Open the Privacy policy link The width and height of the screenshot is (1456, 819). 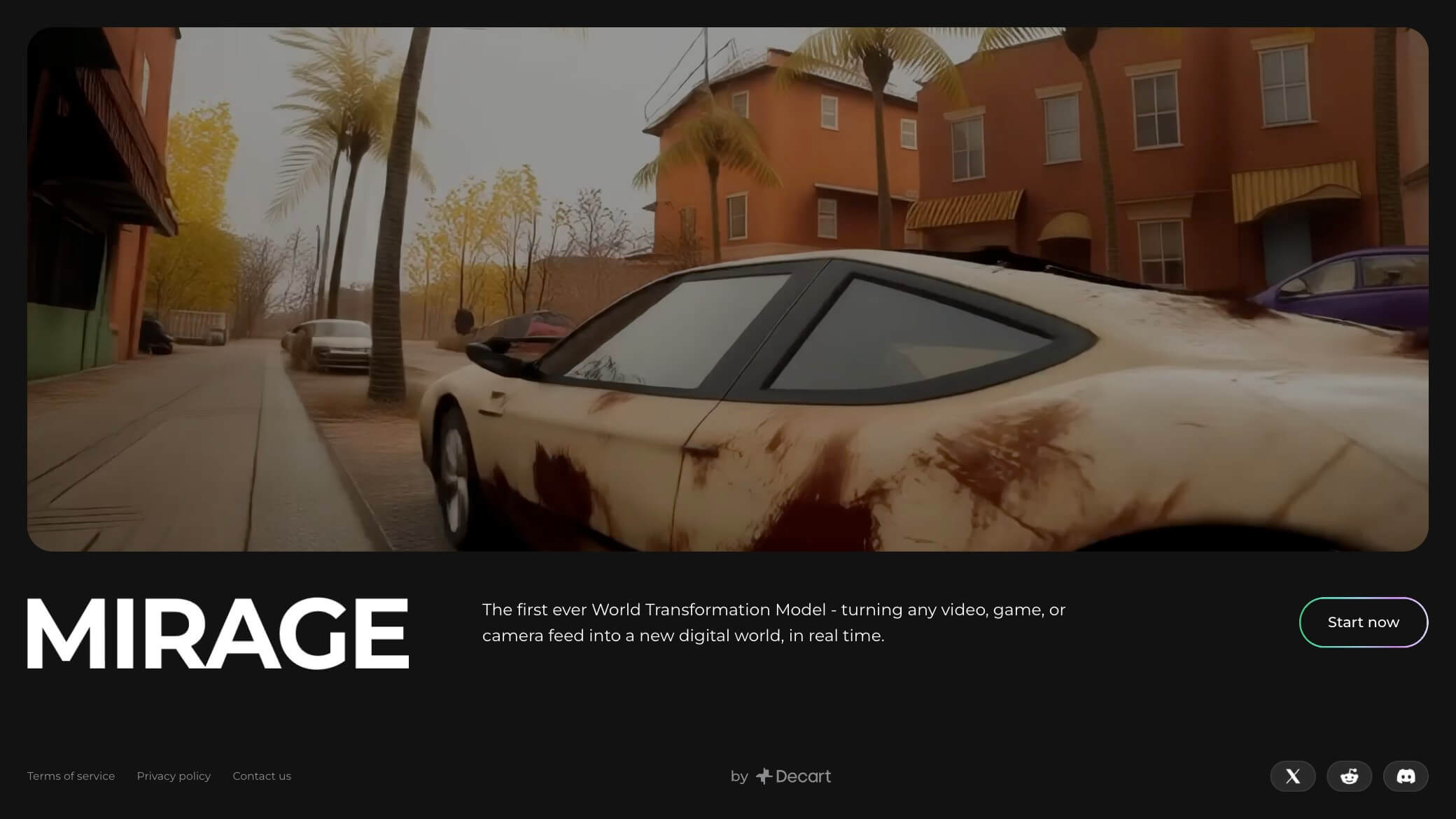click(174, 776)
